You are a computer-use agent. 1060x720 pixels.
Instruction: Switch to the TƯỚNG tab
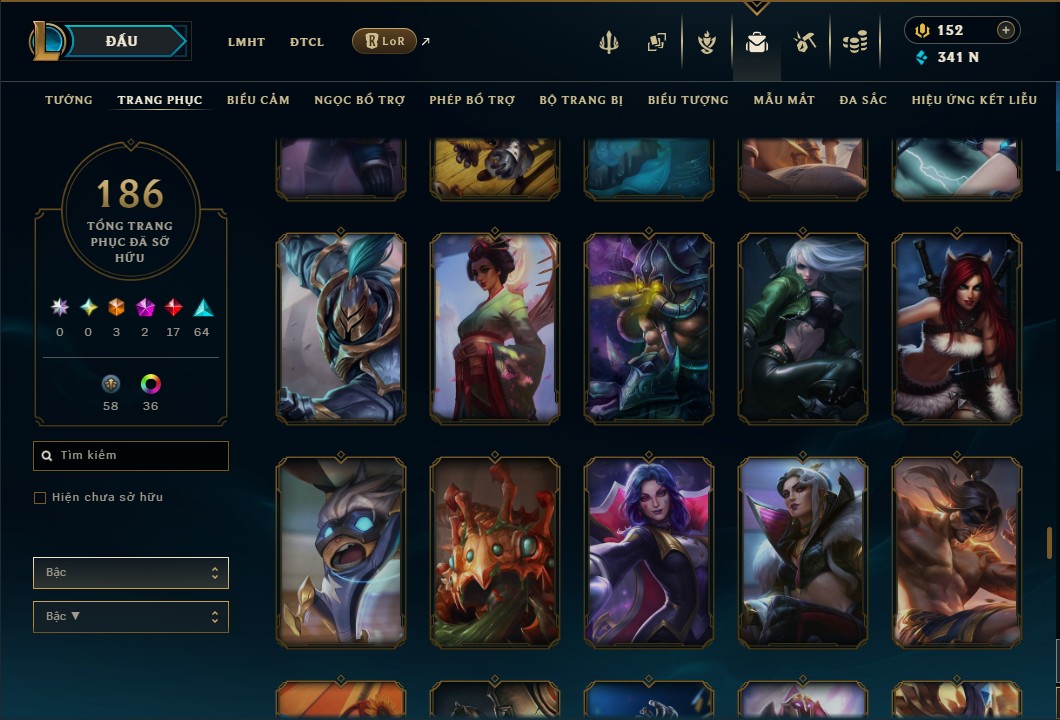(x=69, y=100)
